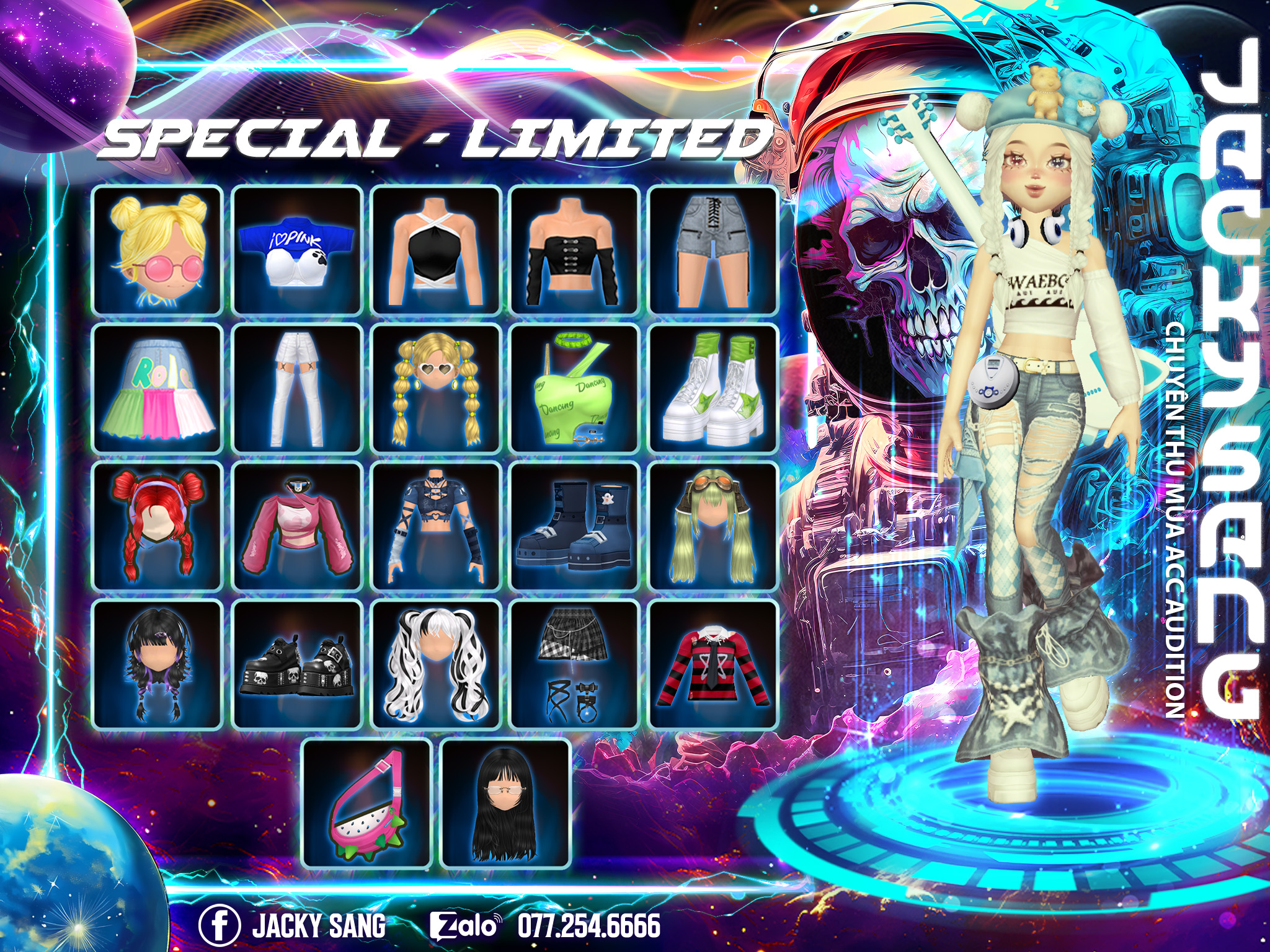
Task: Click the Facebook logo icon
Action: [x=220, y=925]
